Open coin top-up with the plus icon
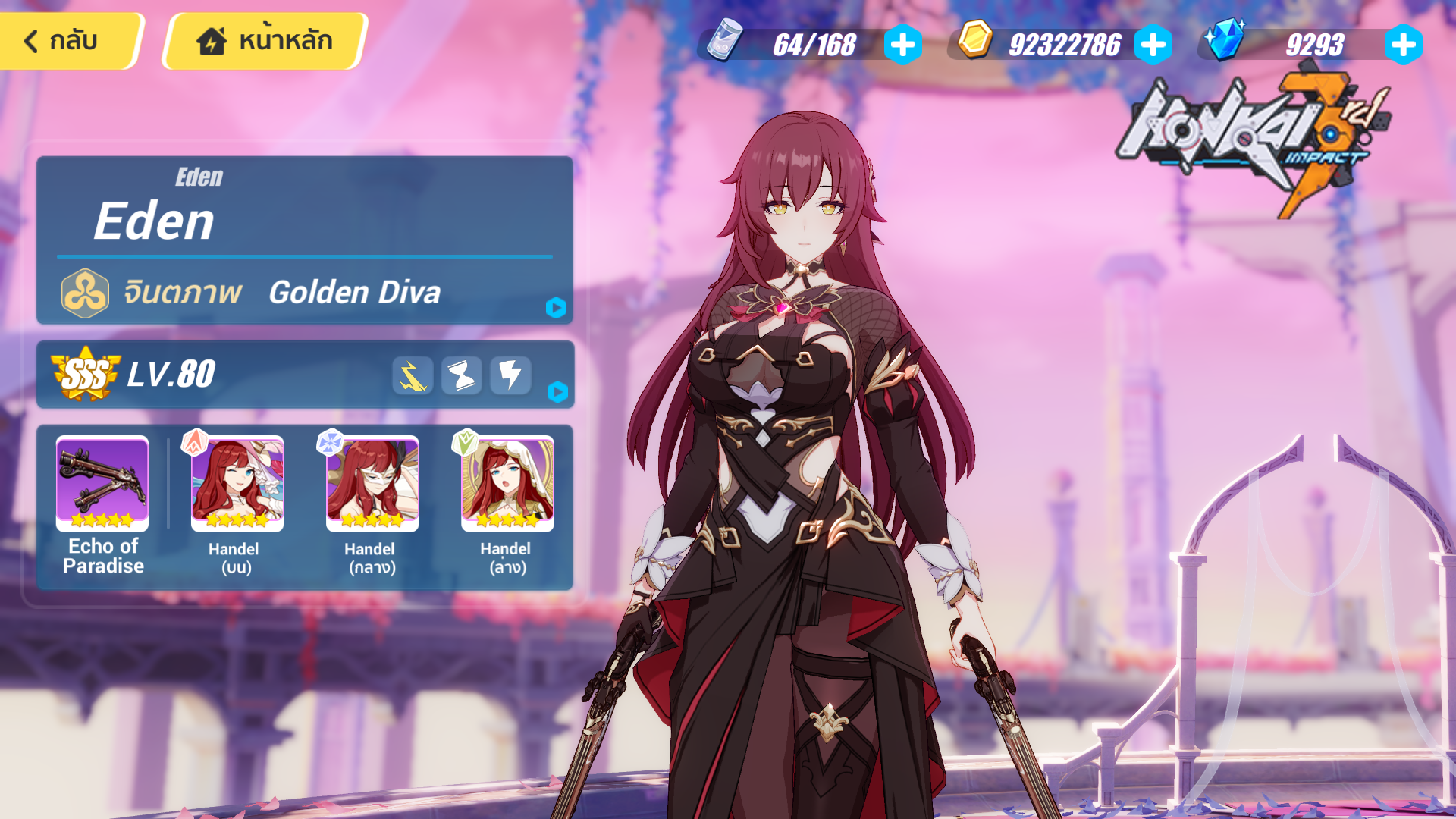Image resolution: width=1456 pixels, height=819 pixels. 1153,45
